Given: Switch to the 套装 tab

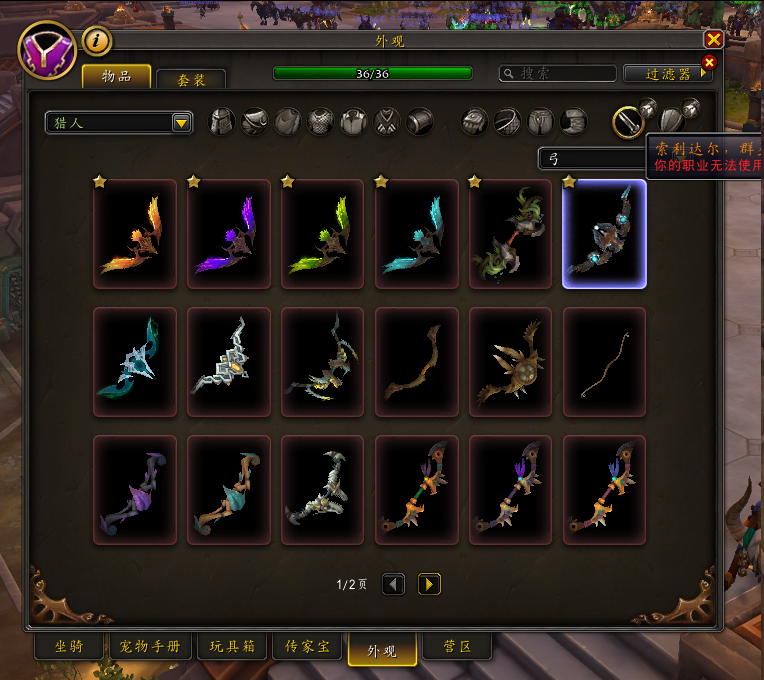Looking at the screenshot, I should coord(191,80).
